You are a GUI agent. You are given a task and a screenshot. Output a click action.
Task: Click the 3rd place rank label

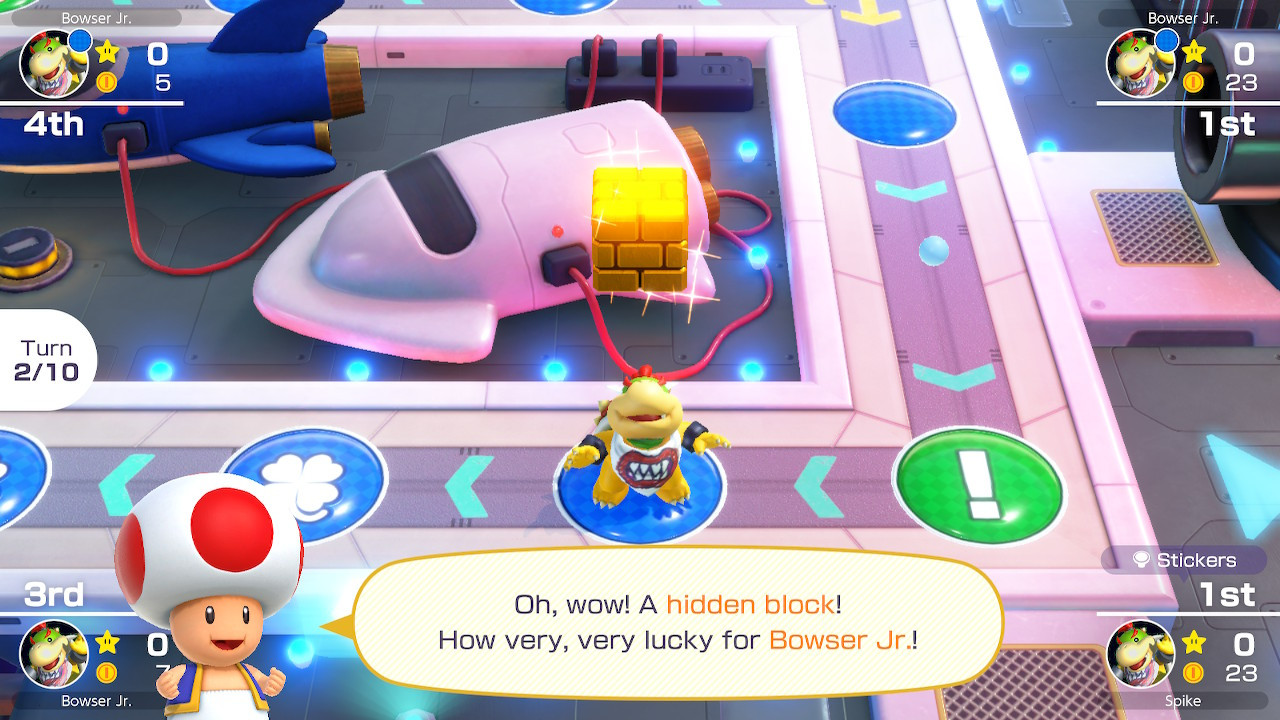(x=55, y=595)
